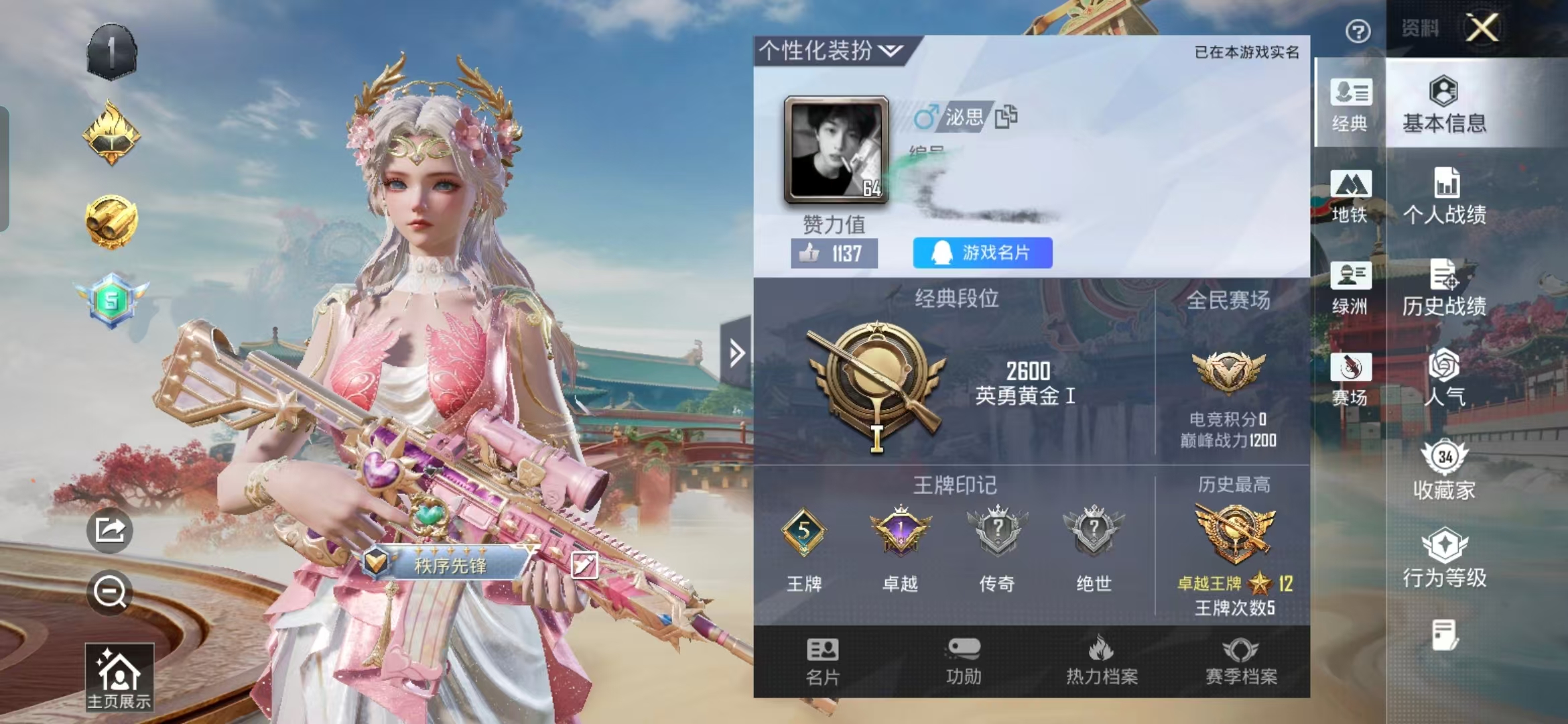This screenshot has height=724, width=1568.
Task: Show the 人气 popularity page
Action: coord(1445,377)
